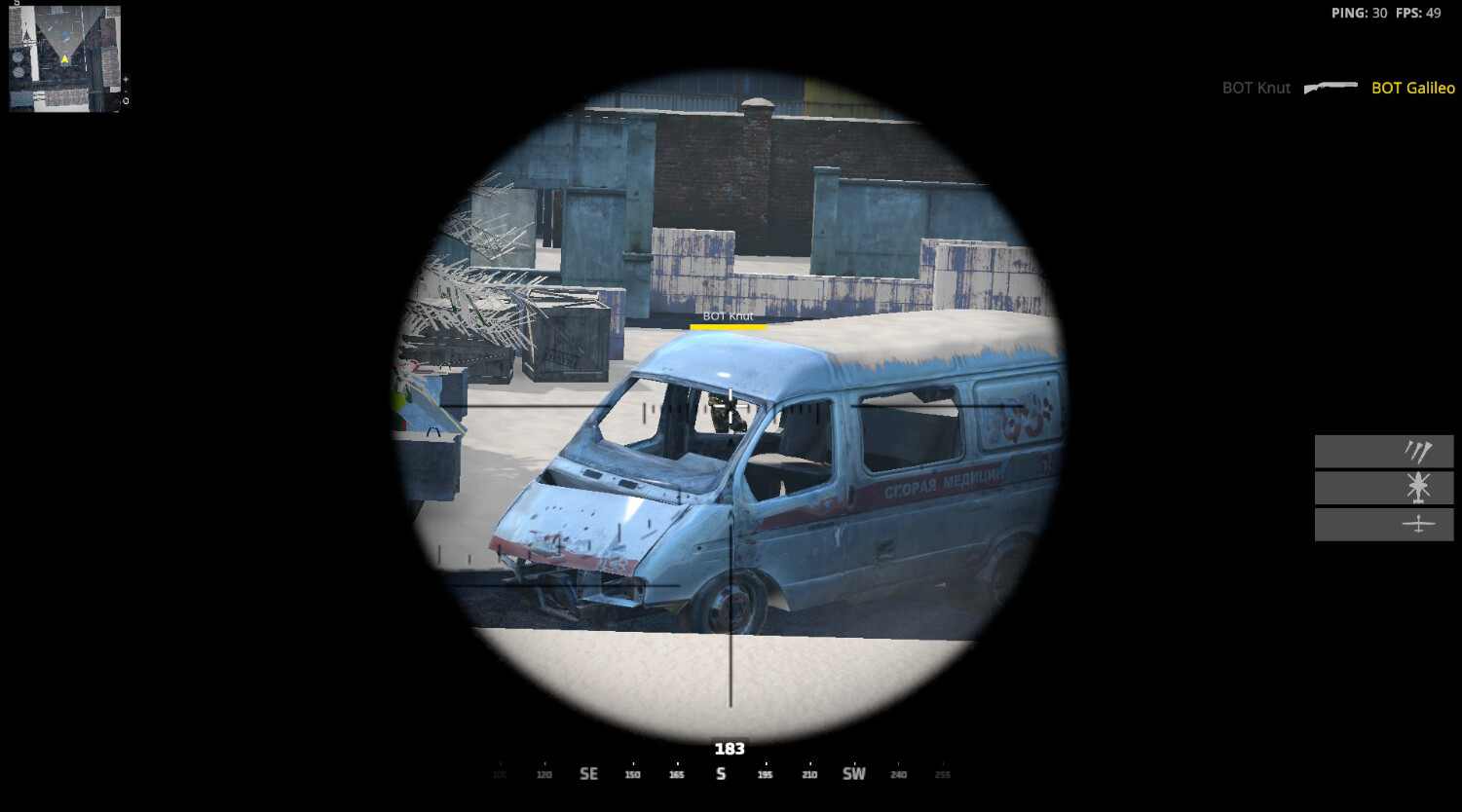The image size is (1462, 812).
Task: Select the UAV recon plane support icon
Action: click(x=1418, y=525)
